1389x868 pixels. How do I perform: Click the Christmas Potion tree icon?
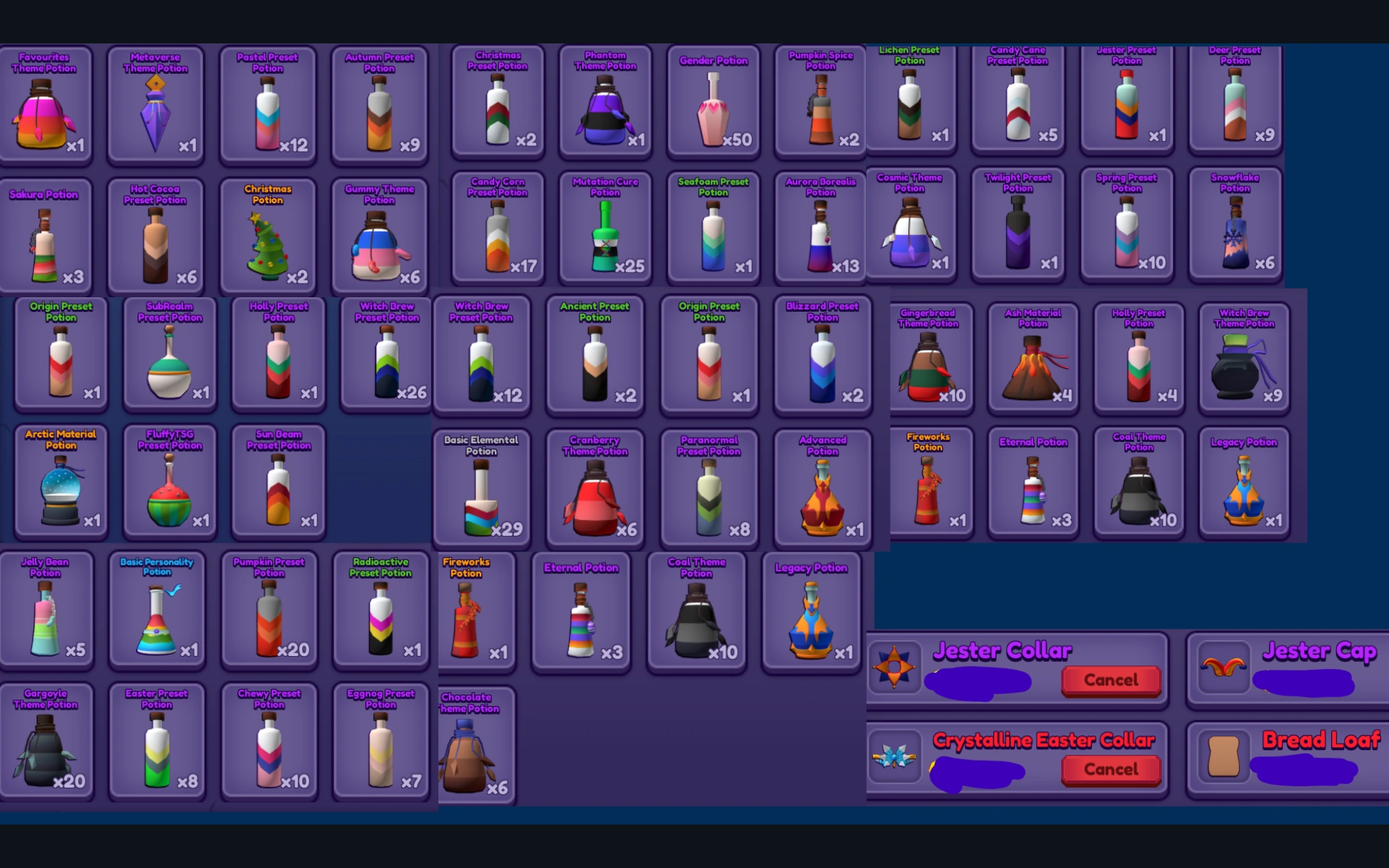click(268, 235)
